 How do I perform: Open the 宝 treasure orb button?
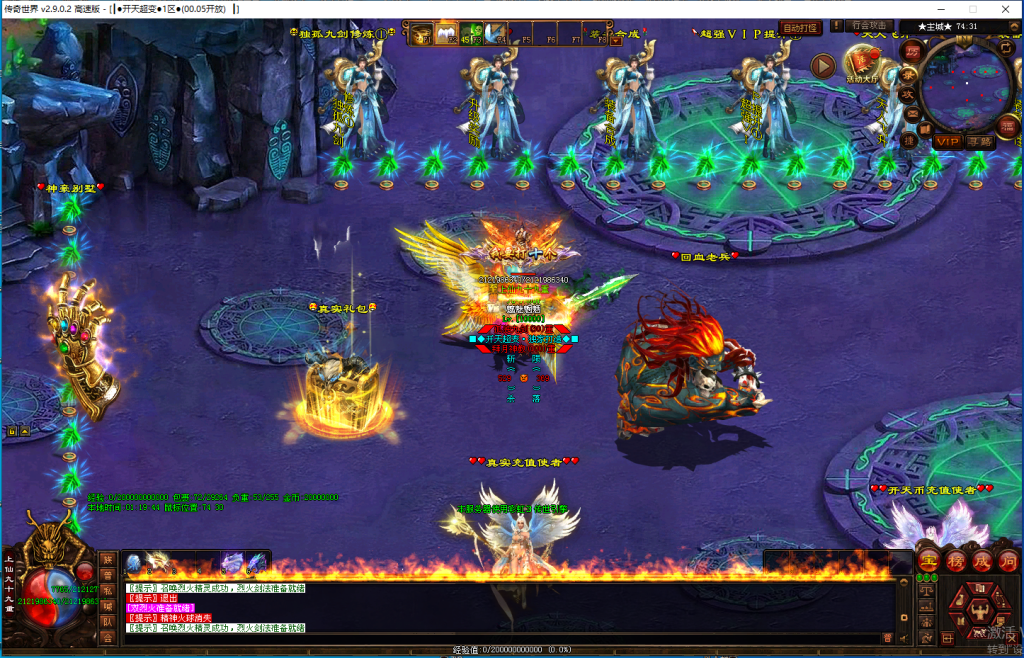(928, 560)
